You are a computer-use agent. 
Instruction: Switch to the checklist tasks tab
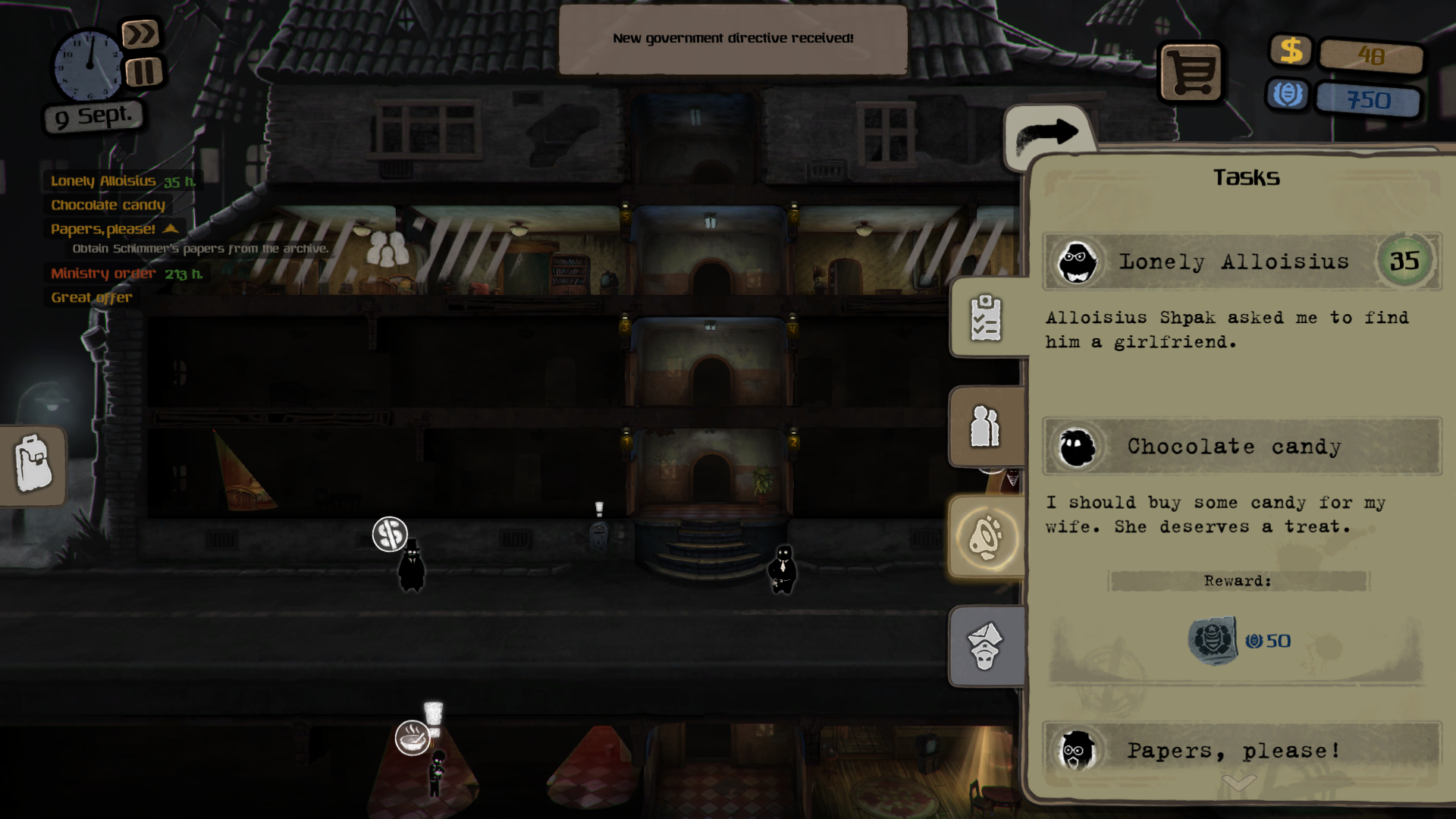coord(986,318)
